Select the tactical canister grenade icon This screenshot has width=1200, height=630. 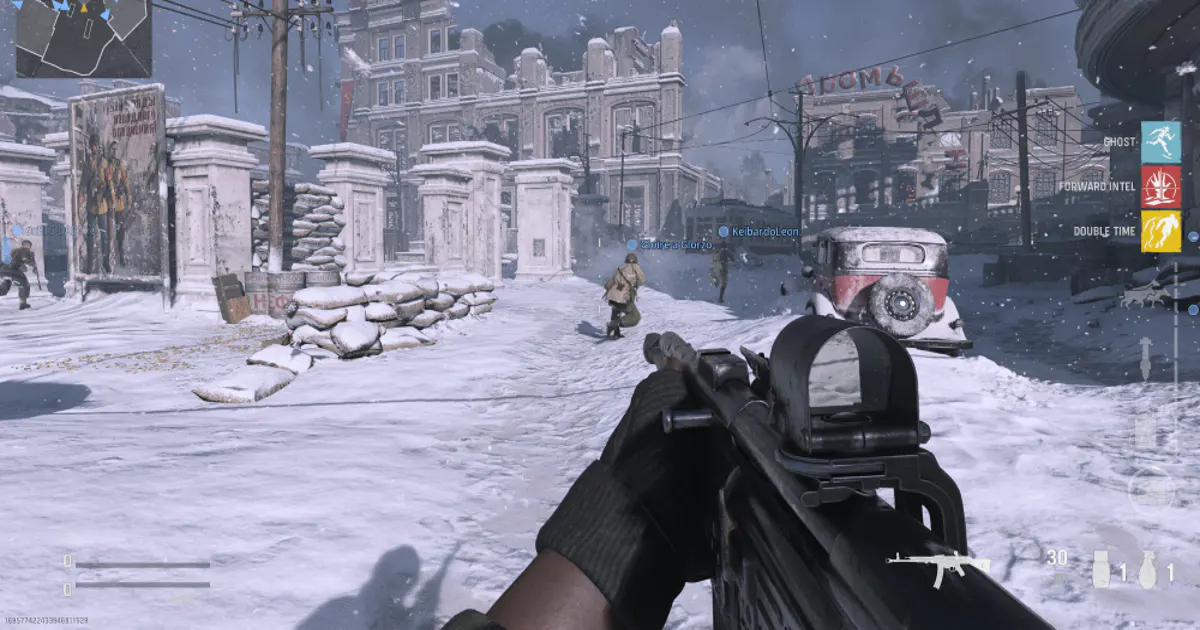[1103, 569]
